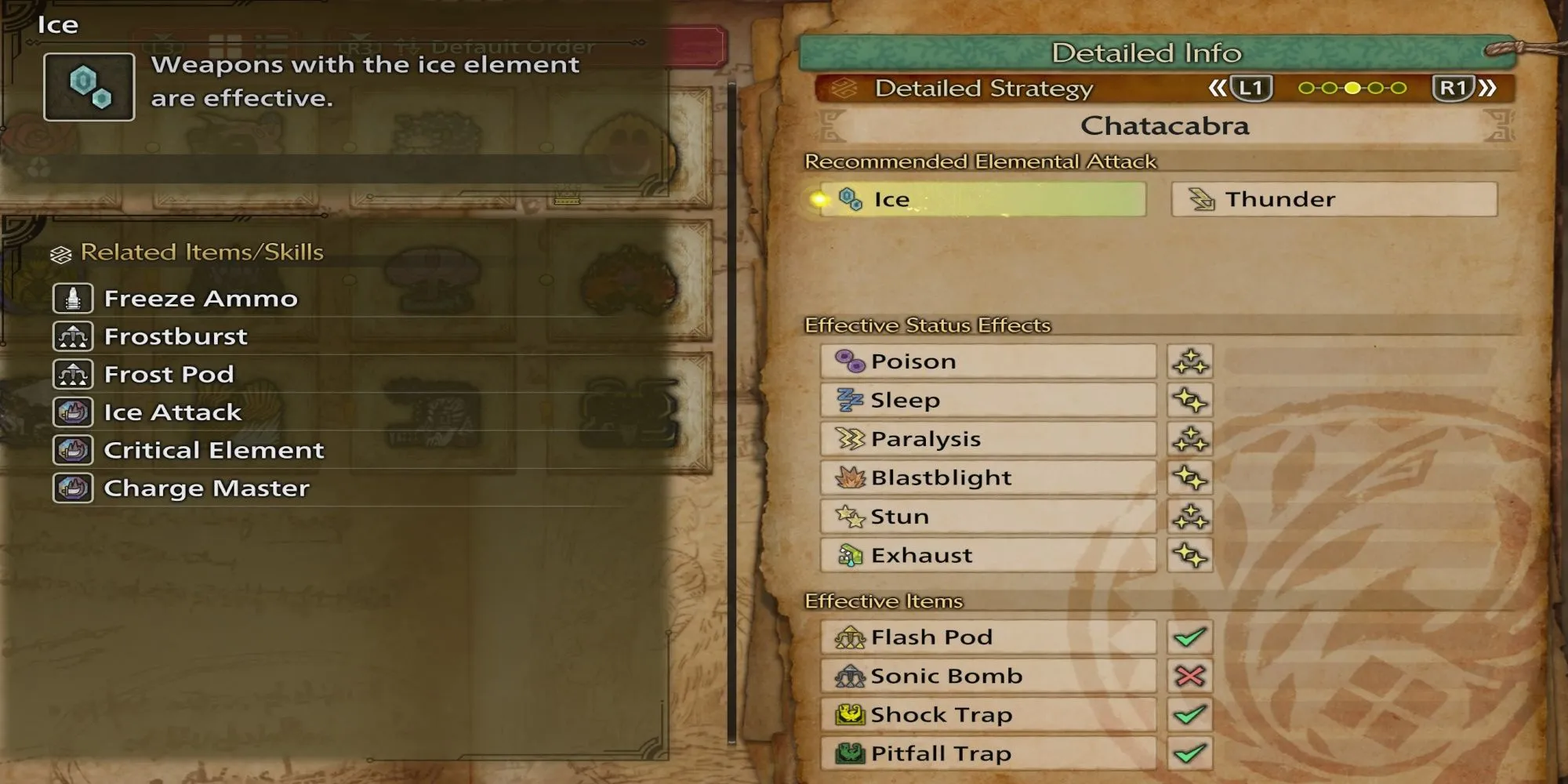Viewport: 1568px width, 784px height.
Task: Highlight the Sleep status effect row
Action: pyautogui.click(x=988, y=400)
